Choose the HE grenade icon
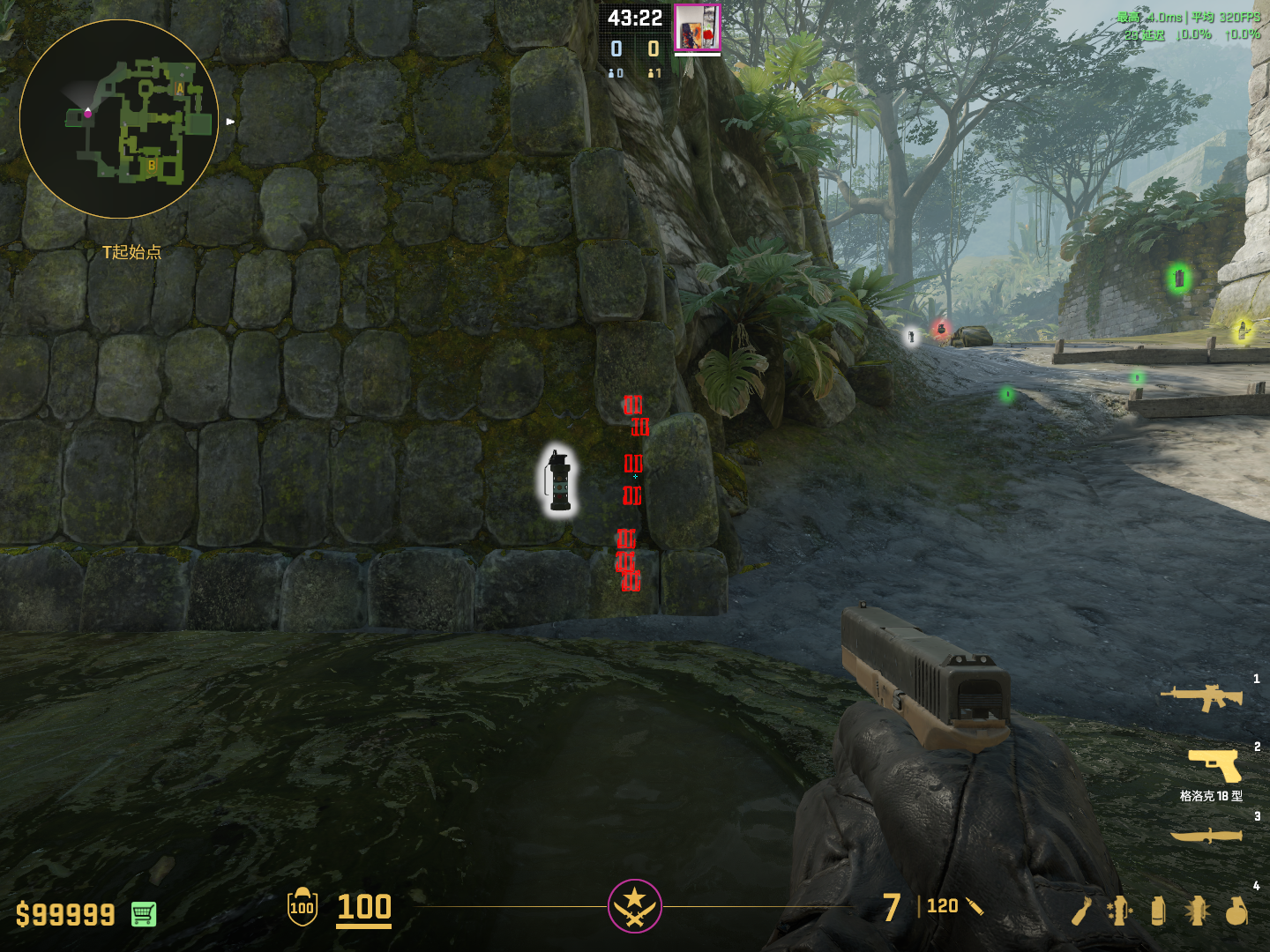Screen dimensions: 1270x952 coord(1236,911)
